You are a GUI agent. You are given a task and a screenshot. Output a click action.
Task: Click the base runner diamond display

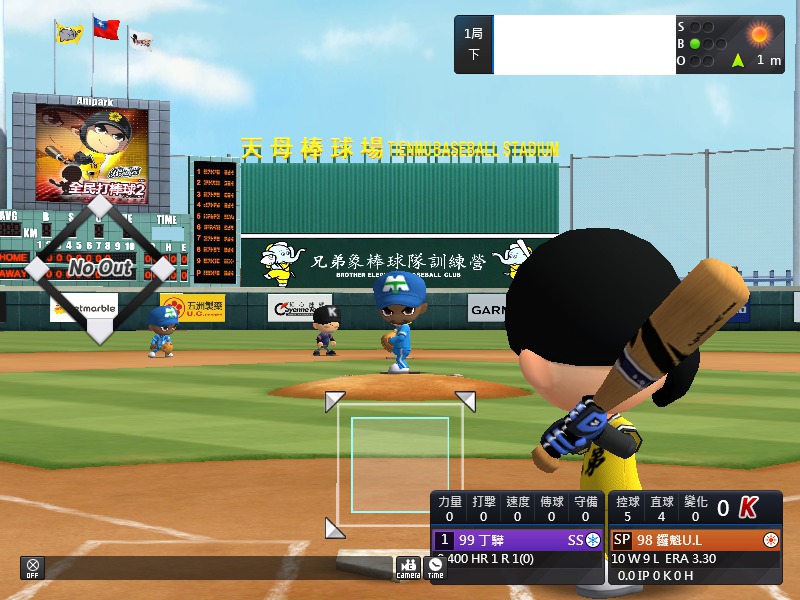[x=99, y=268]
